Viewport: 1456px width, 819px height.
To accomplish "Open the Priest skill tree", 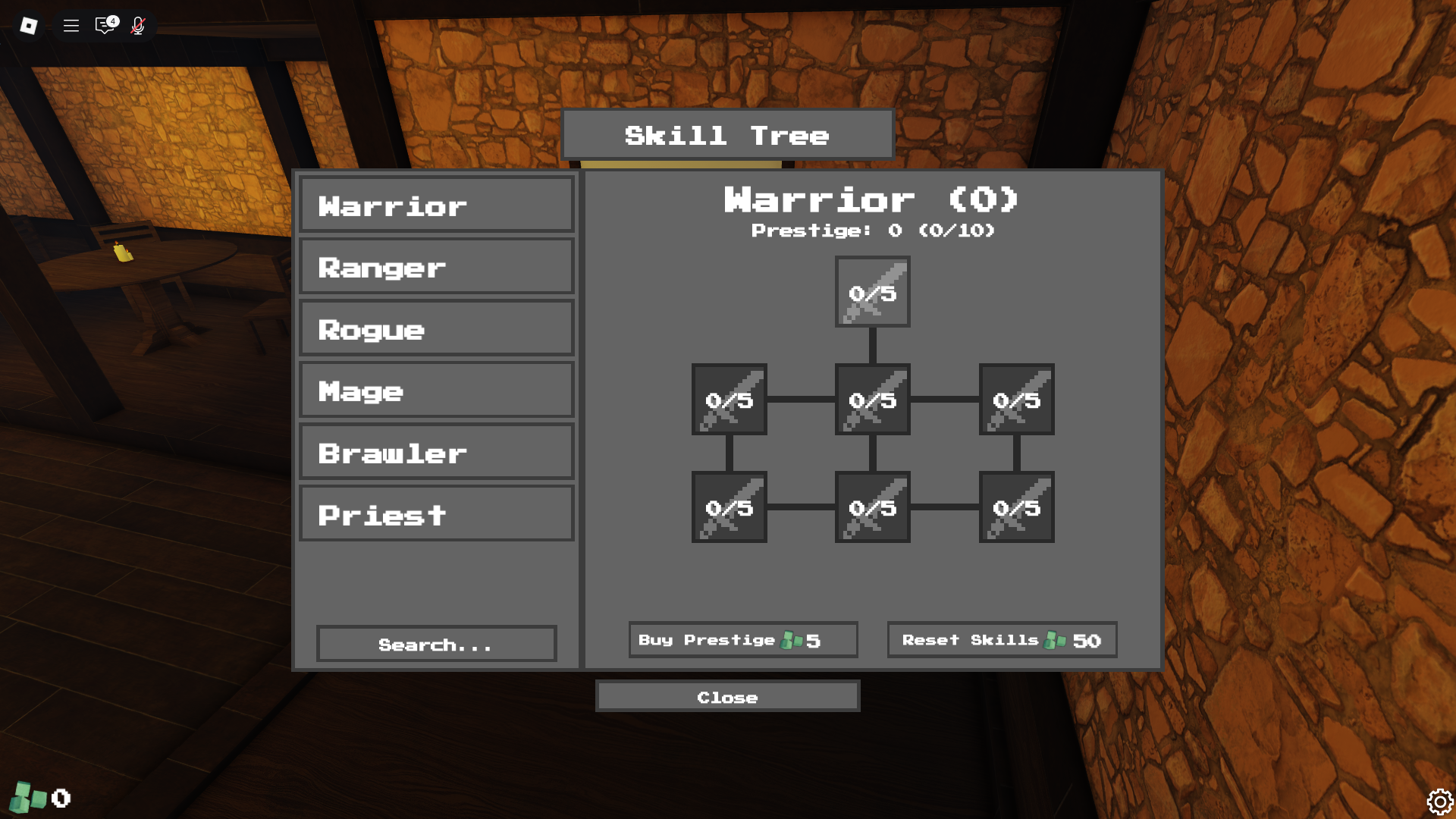I will (x=436, y=513).
